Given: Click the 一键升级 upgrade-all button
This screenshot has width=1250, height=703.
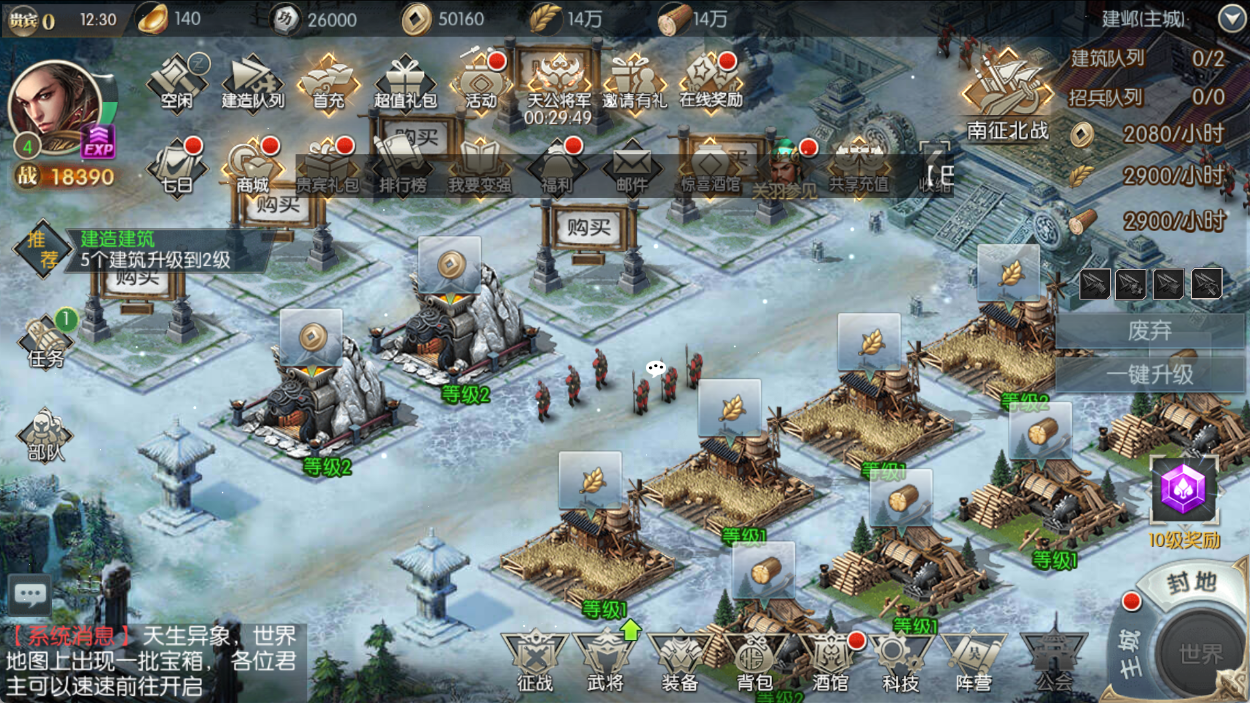Looking at the screenshot, I should tap(1150, 375).
